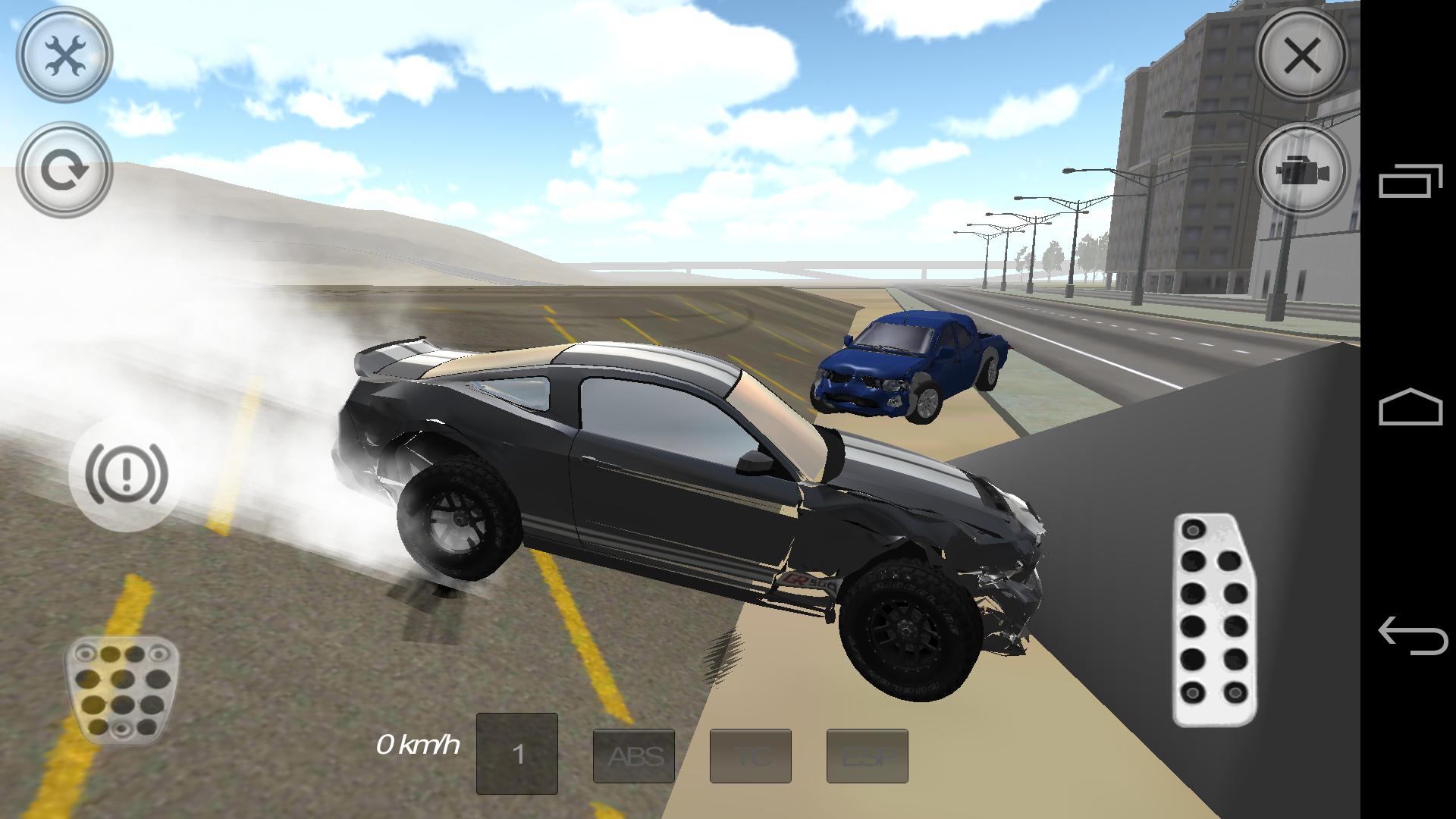This screenshot has width=1456, height=819.
Task: Toggle ABS braking assistance
Action: click(634, 755)
